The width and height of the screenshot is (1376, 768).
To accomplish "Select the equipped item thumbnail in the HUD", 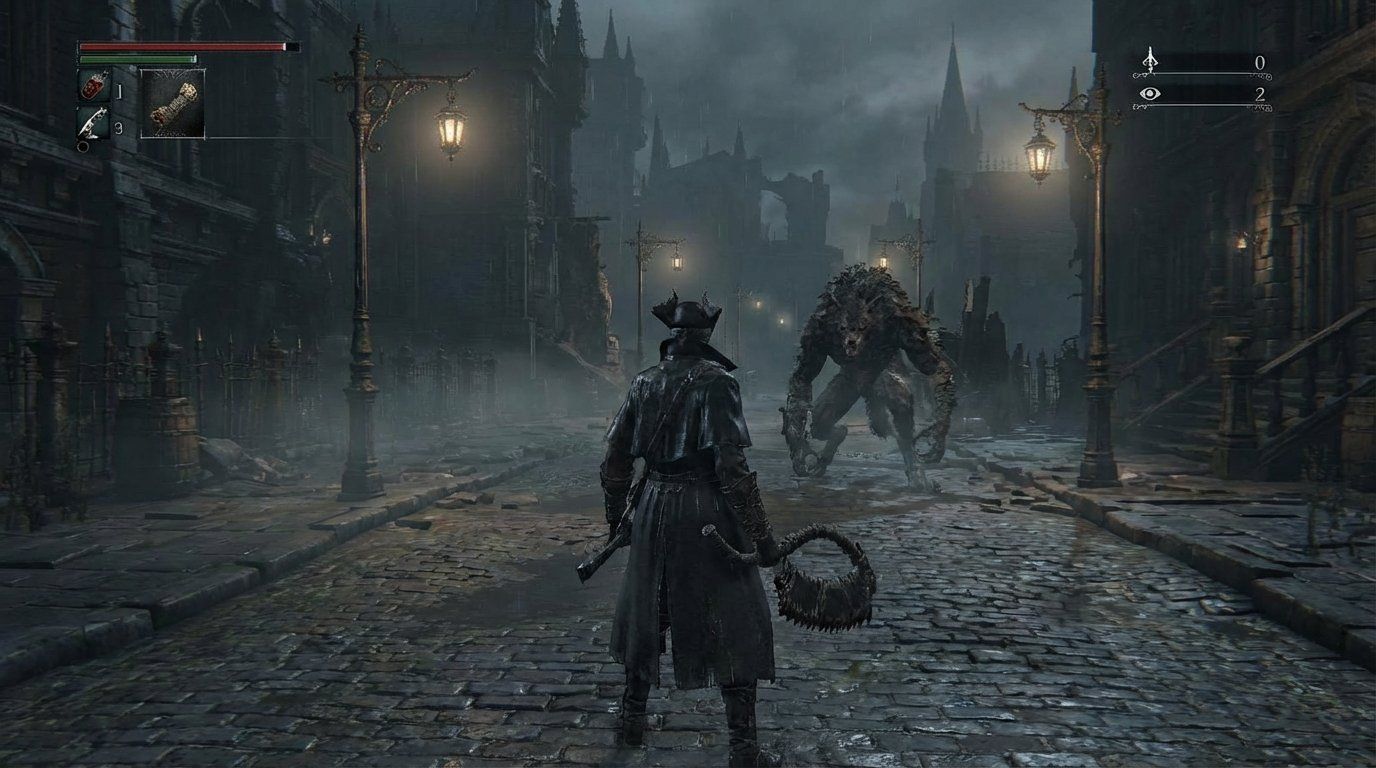I will click(172, 103).
